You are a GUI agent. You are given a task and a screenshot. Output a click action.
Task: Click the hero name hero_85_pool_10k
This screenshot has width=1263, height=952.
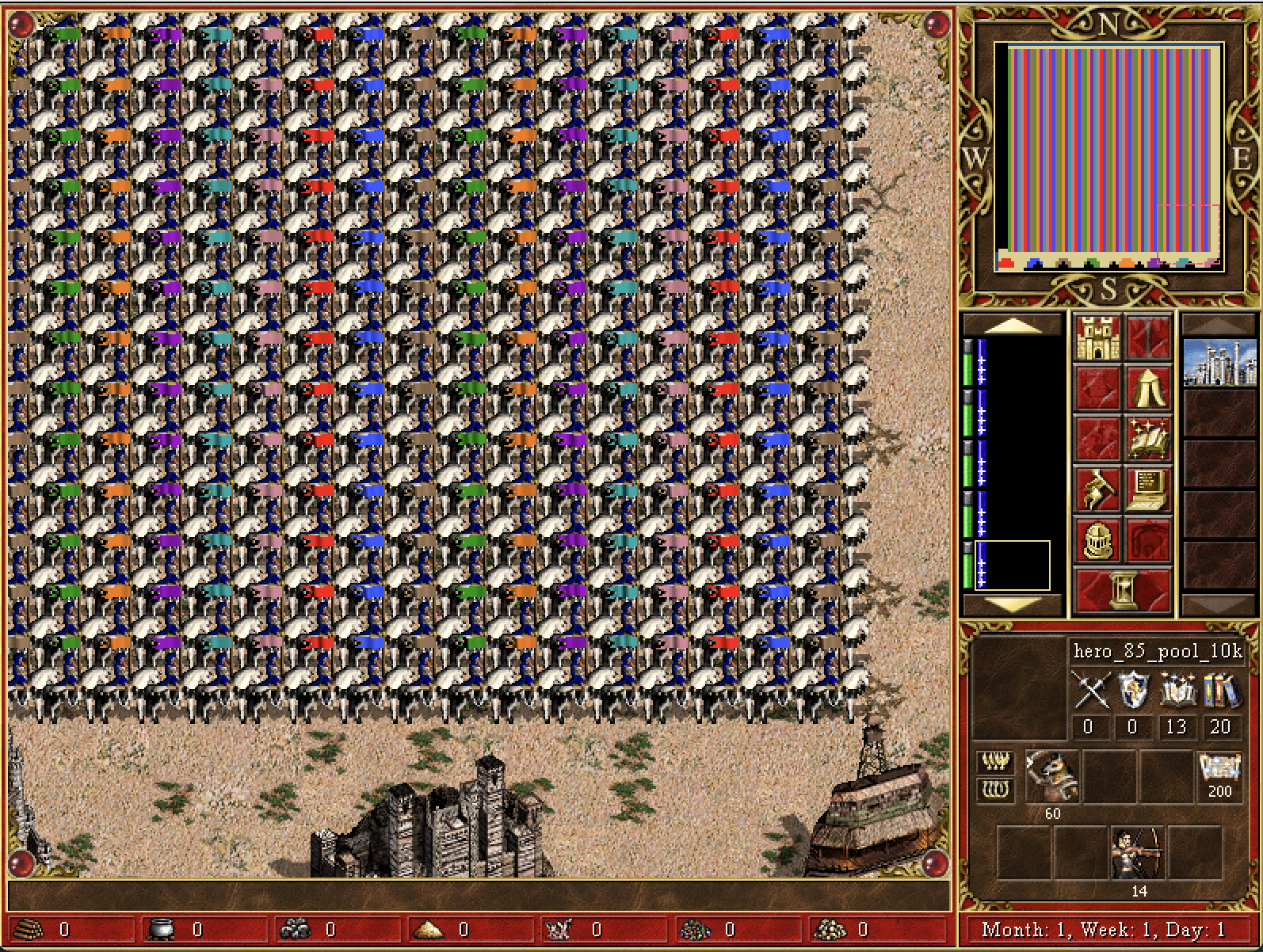[x=1157, y=652]
